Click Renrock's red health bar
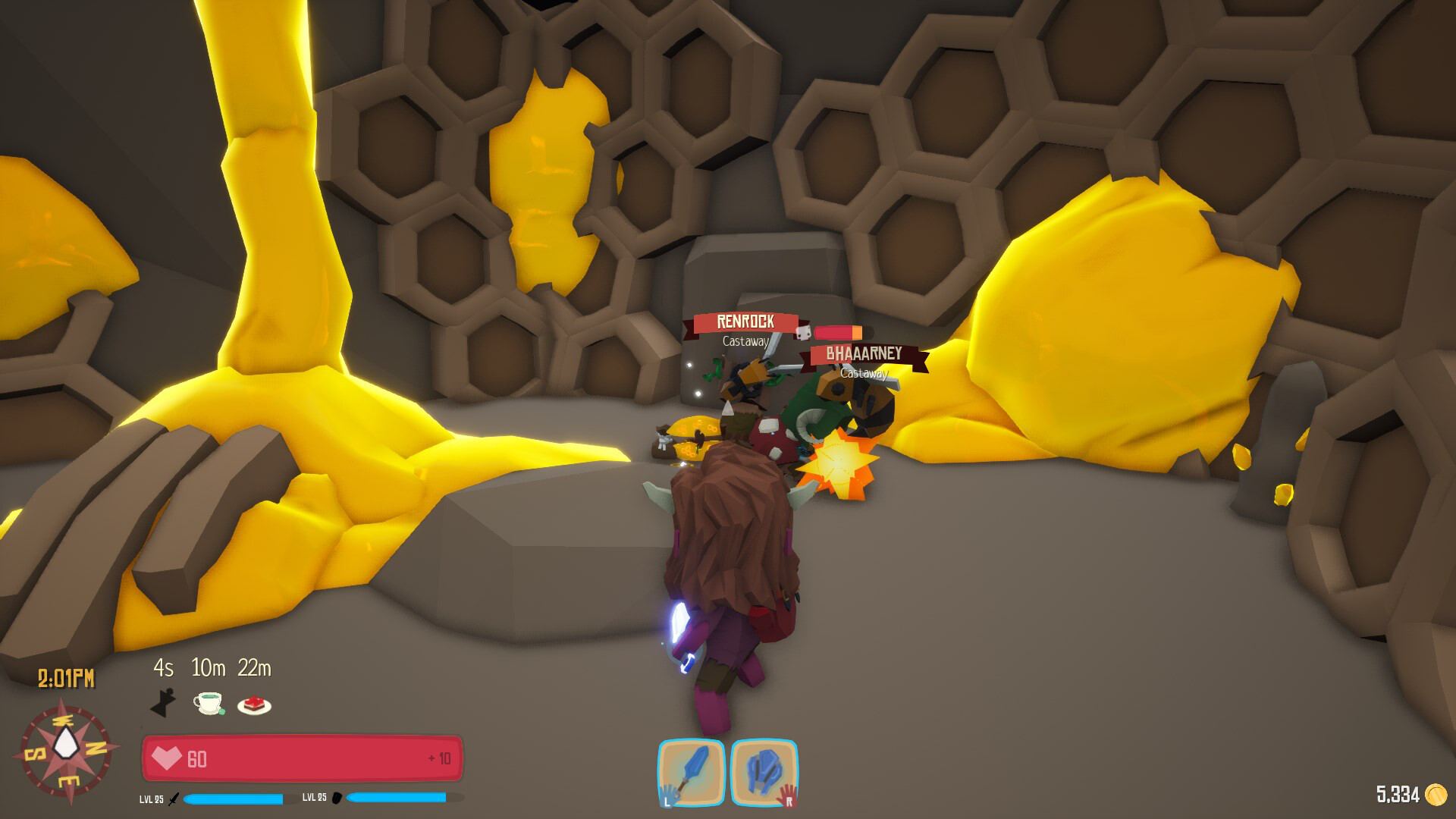The width and height of the screenshot is (1456, 819). 839,332
